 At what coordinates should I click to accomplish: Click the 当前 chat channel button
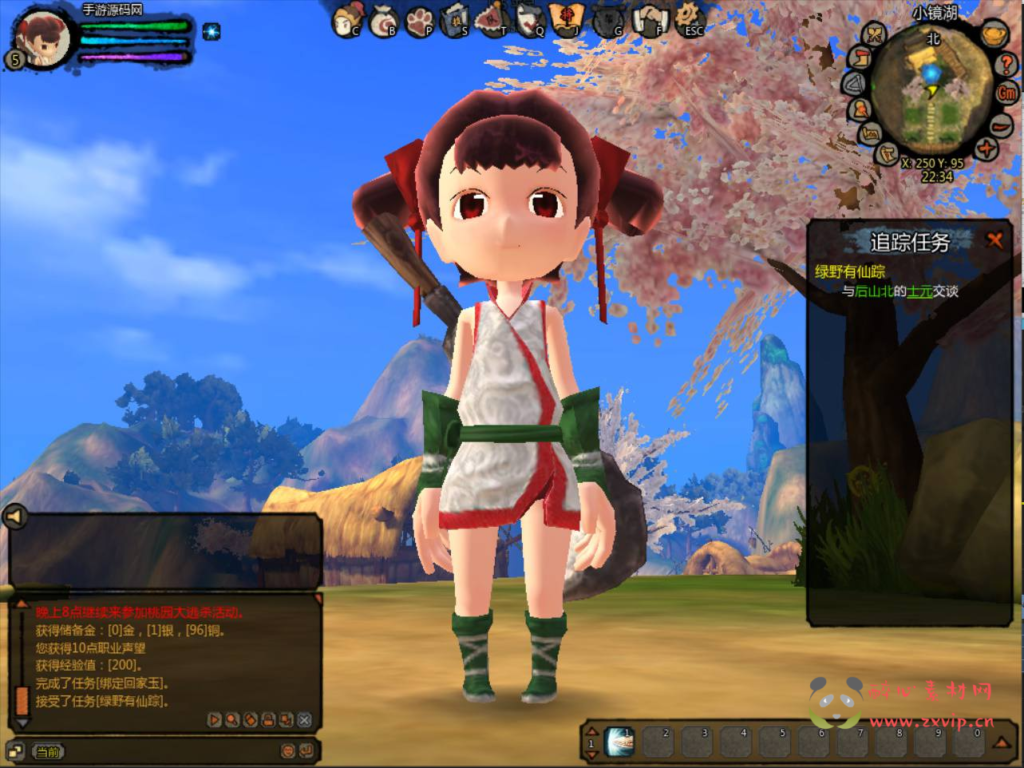47,751
